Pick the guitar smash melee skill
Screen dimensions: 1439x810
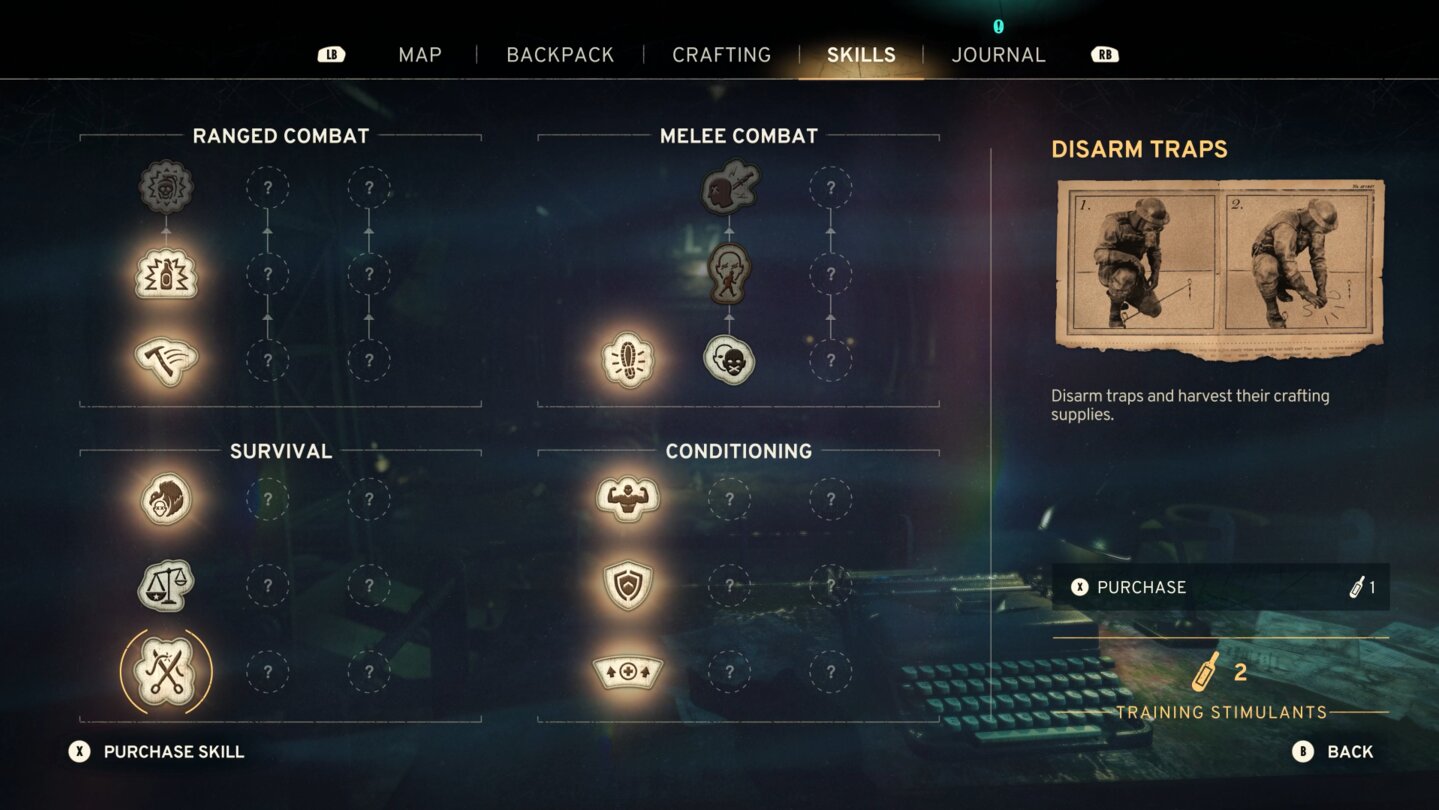pyautogui.click(x=729, y=187)
